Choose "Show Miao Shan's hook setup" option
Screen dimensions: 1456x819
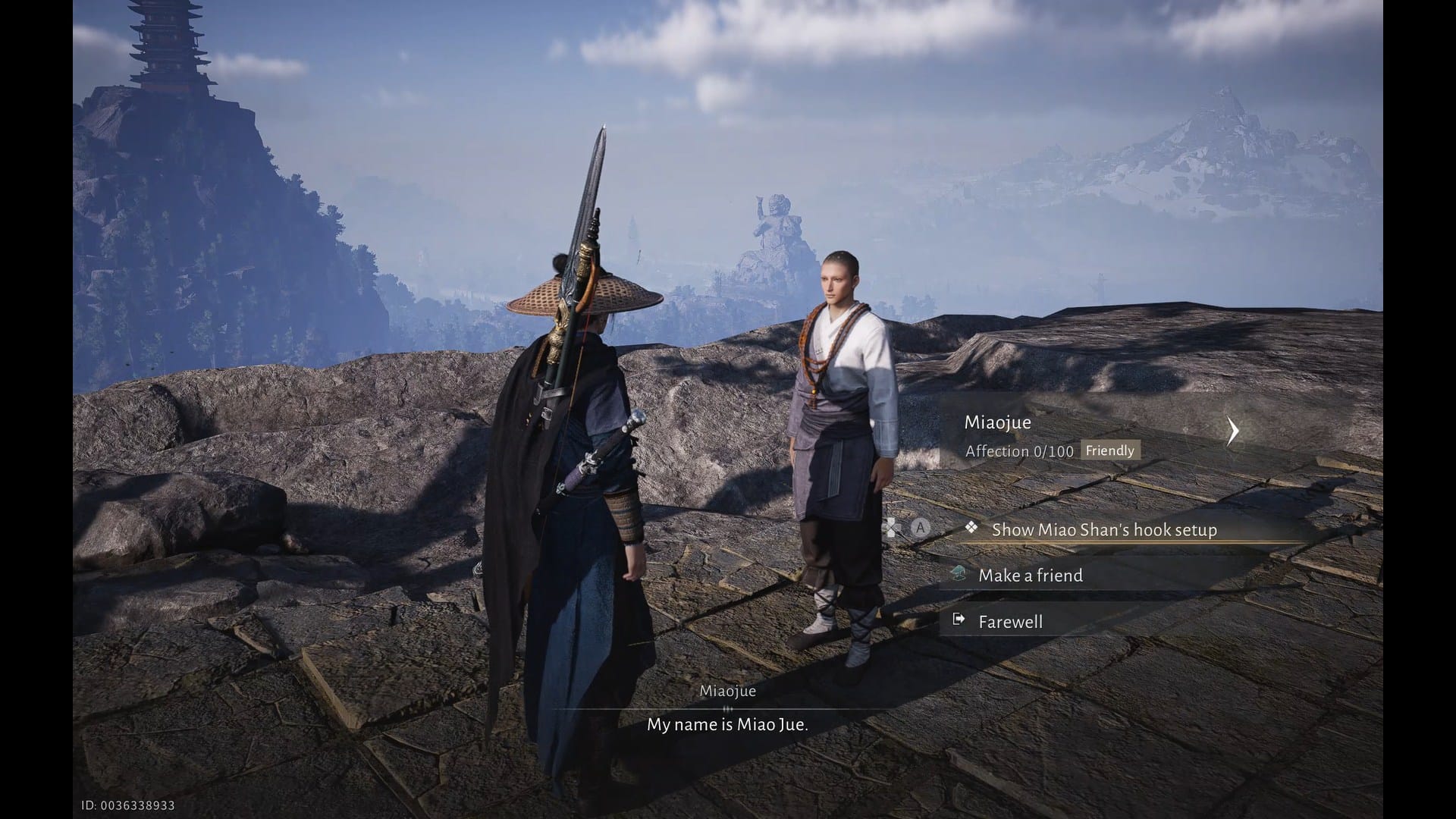point(1103,529)
